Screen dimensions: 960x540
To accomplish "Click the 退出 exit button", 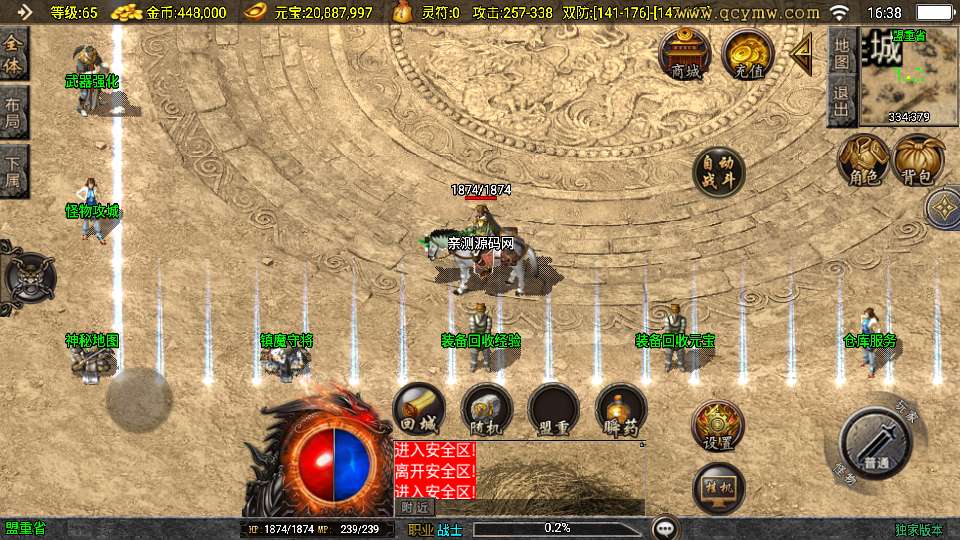I will 841,103.
